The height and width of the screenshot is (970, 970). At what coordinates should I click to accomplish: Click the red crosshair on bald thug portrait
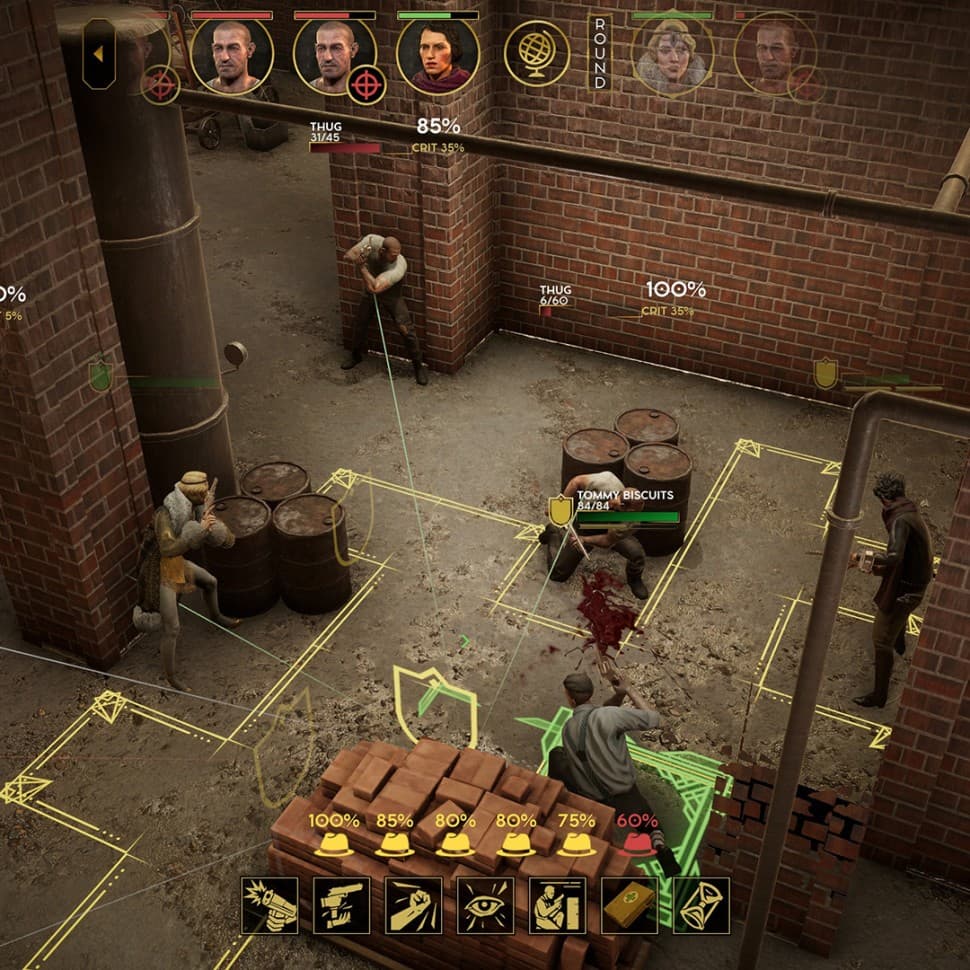(x=366, y=85)
